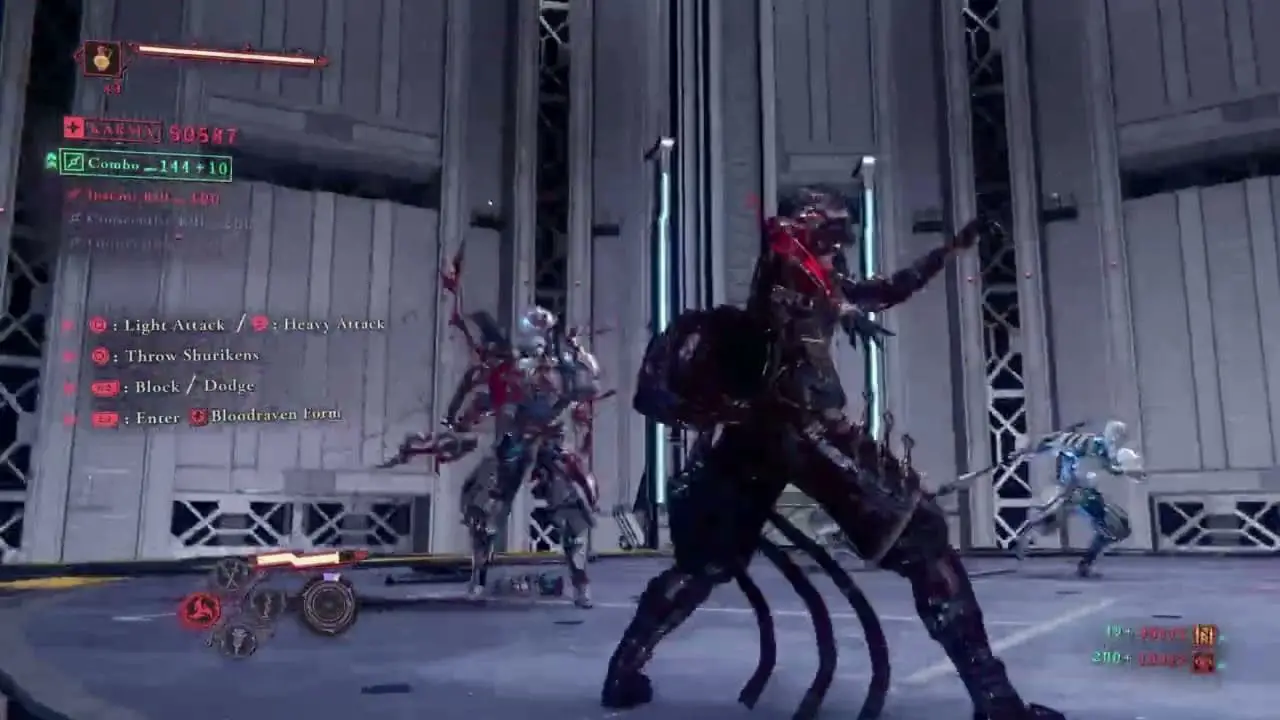Image resolution: width=1280 pixels, height=720 pixels.
Task: Click the orange gate resource icon
Action: pos(1206,634)
